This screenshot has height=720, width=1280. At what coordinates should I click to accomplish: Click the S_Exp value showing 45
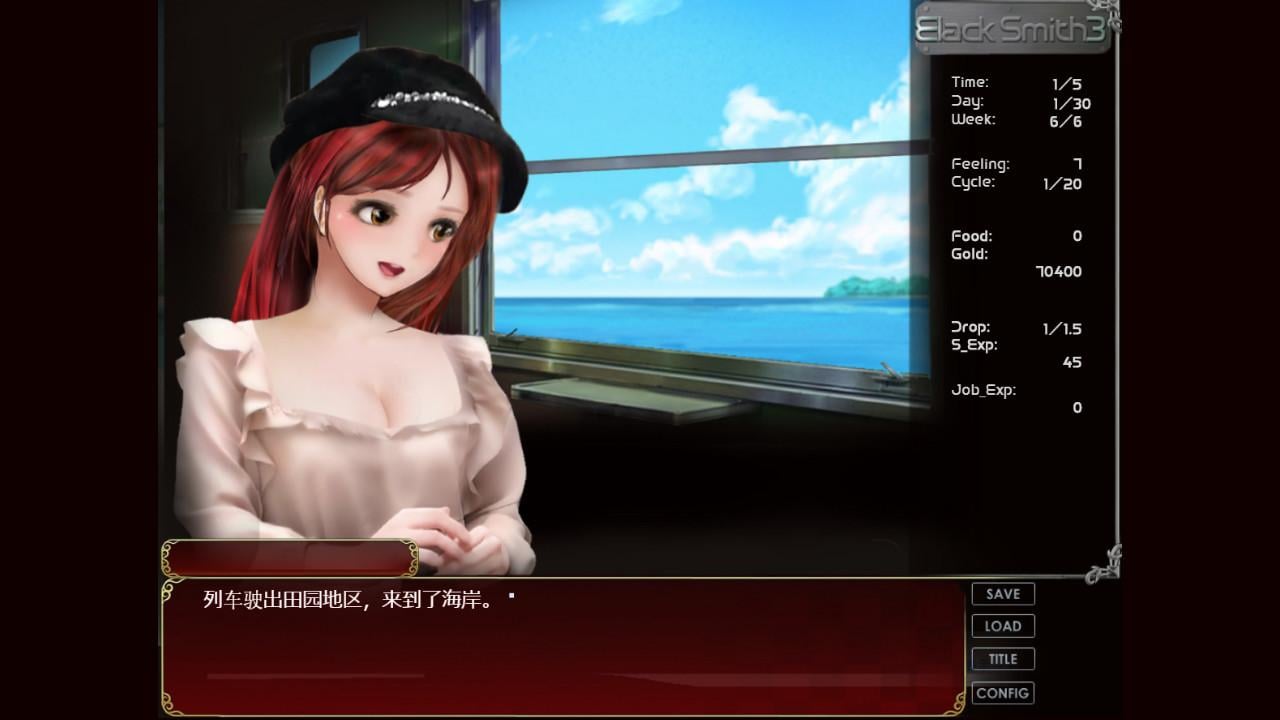pyautogui.click(x=1072, y=362)
